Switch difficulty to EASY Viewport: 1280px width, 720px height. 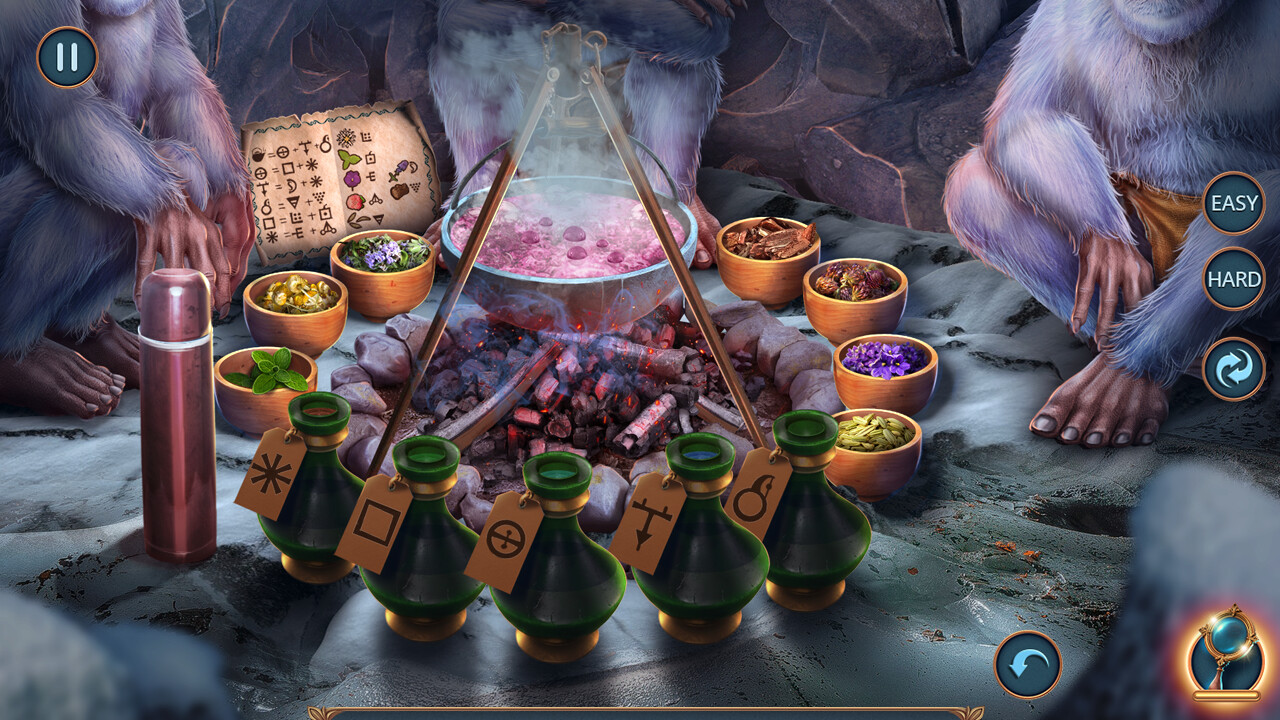click(x=1233, y=205)
